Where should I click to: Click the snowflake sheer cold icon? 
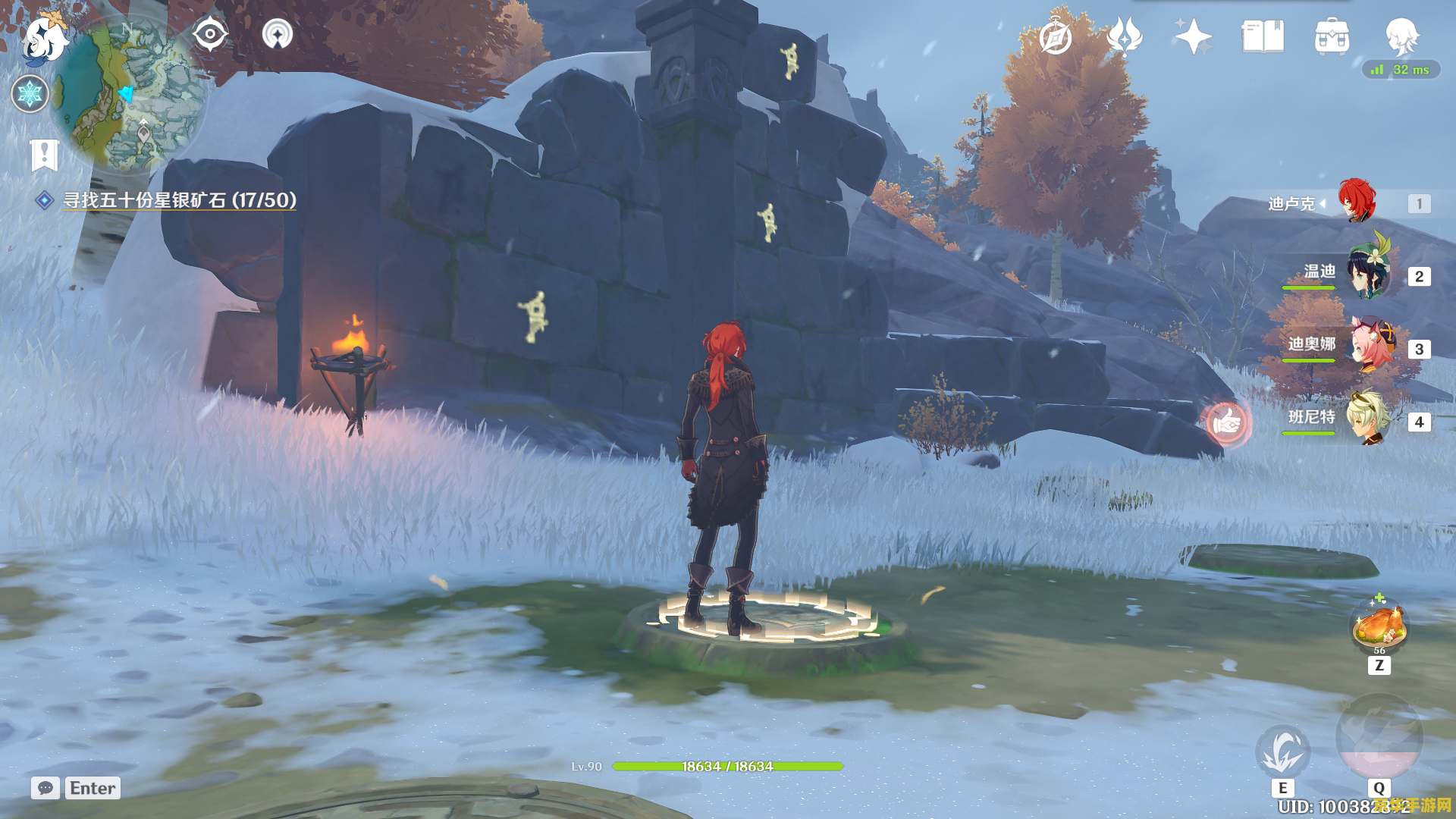30,94
